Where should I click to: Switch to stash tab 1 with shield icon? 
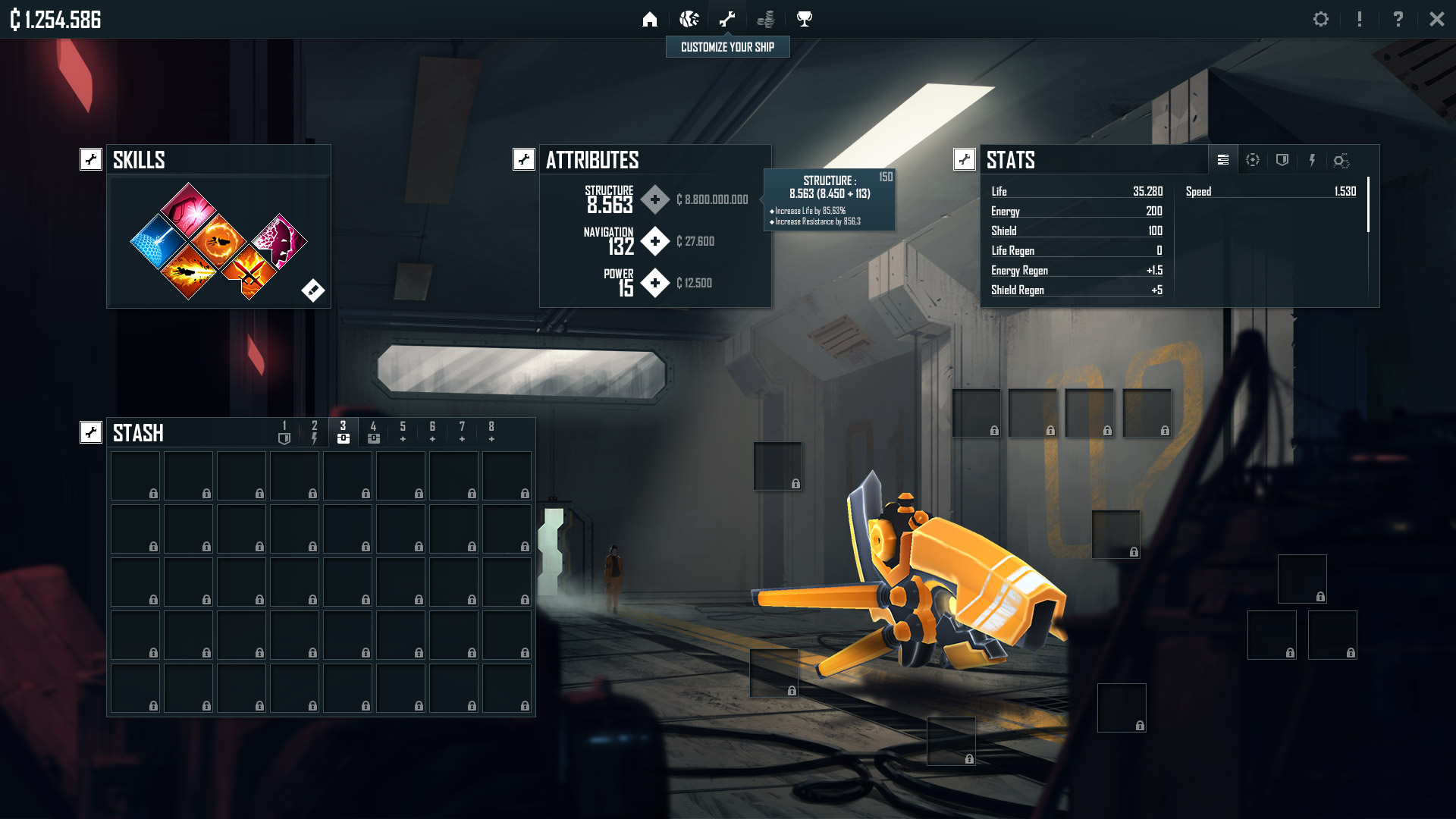coord(284,432)
